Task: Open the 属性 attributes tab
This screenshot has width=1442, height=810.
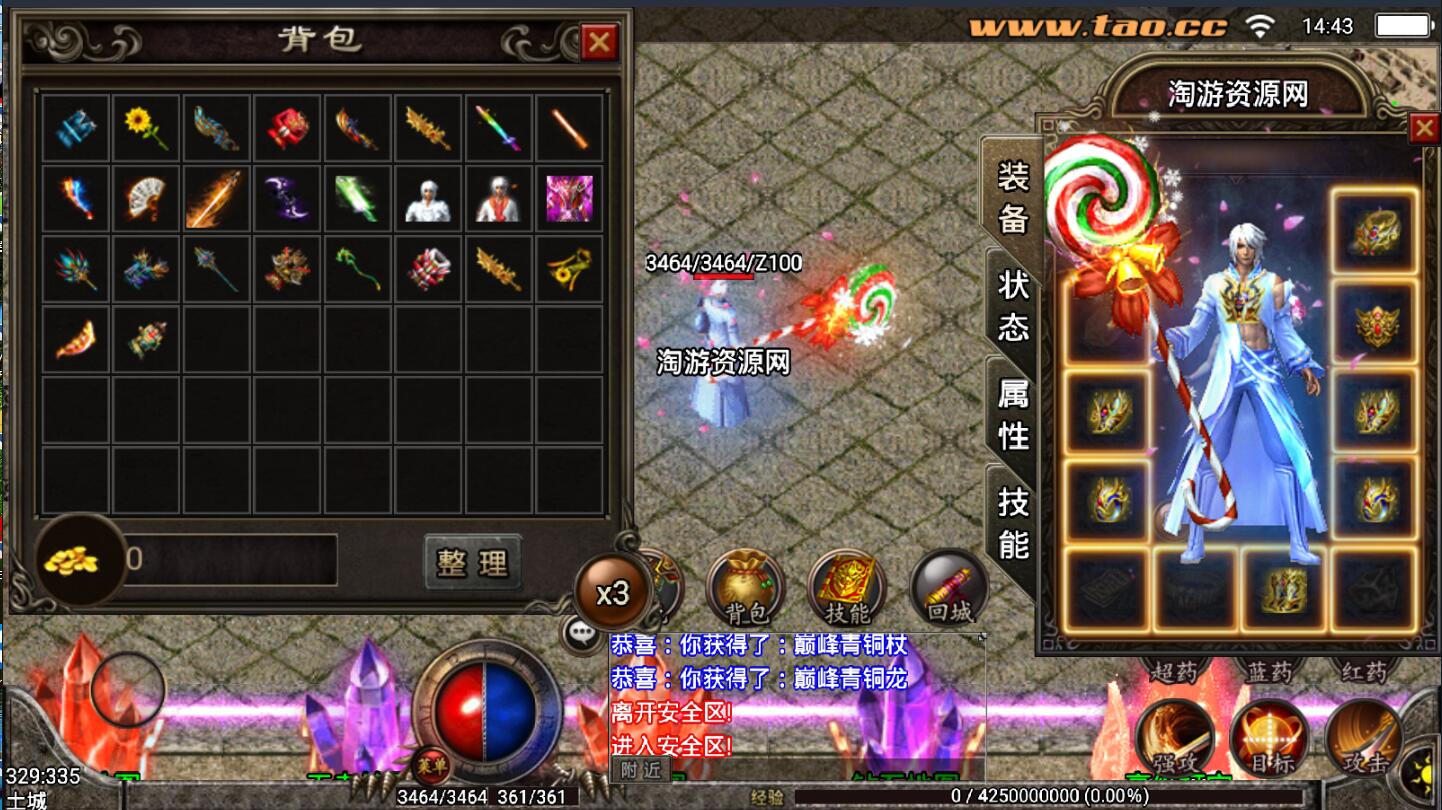Action: [1013, 414]
